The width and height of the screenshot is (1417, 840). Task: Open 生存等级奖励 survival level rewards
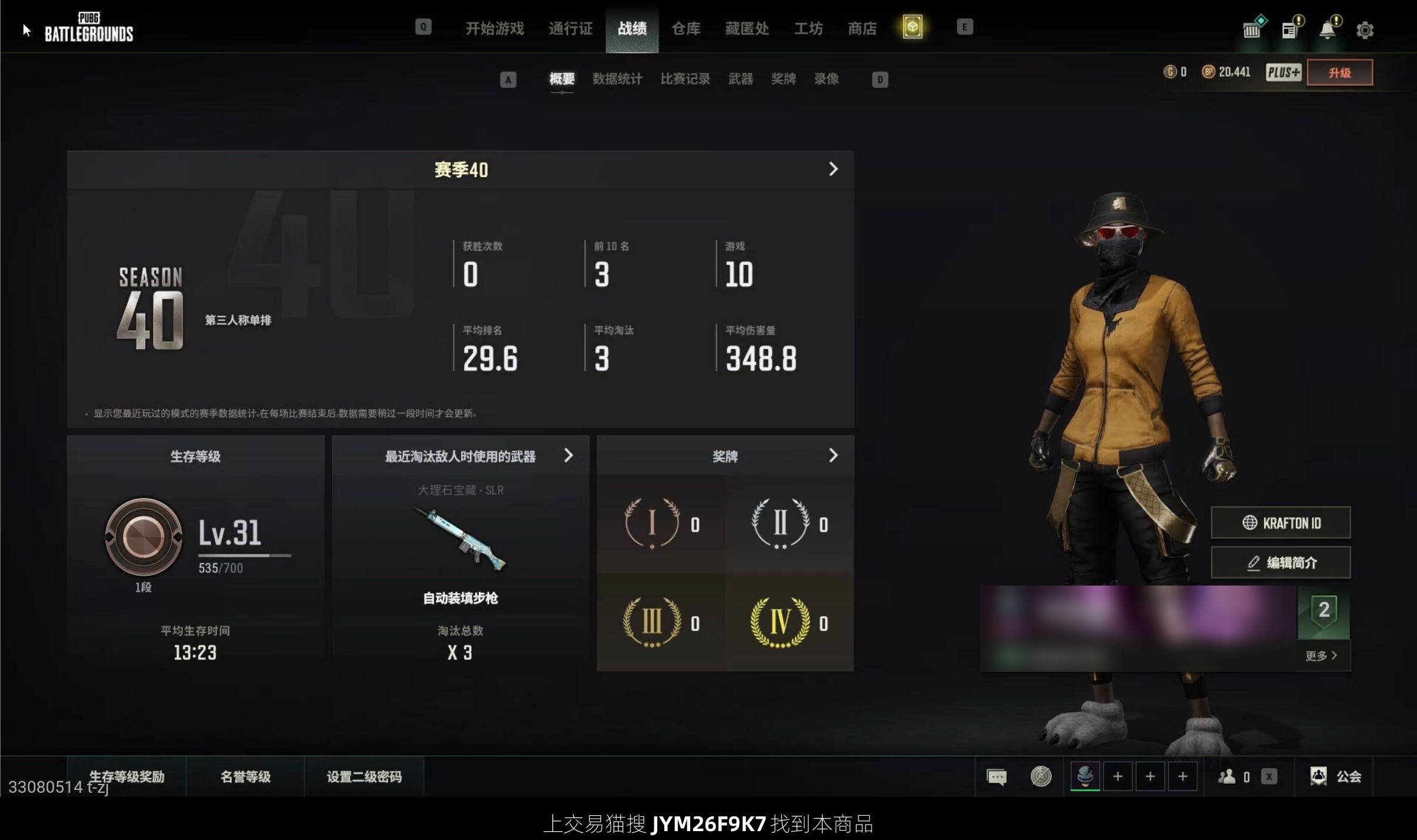pos(126,776)
